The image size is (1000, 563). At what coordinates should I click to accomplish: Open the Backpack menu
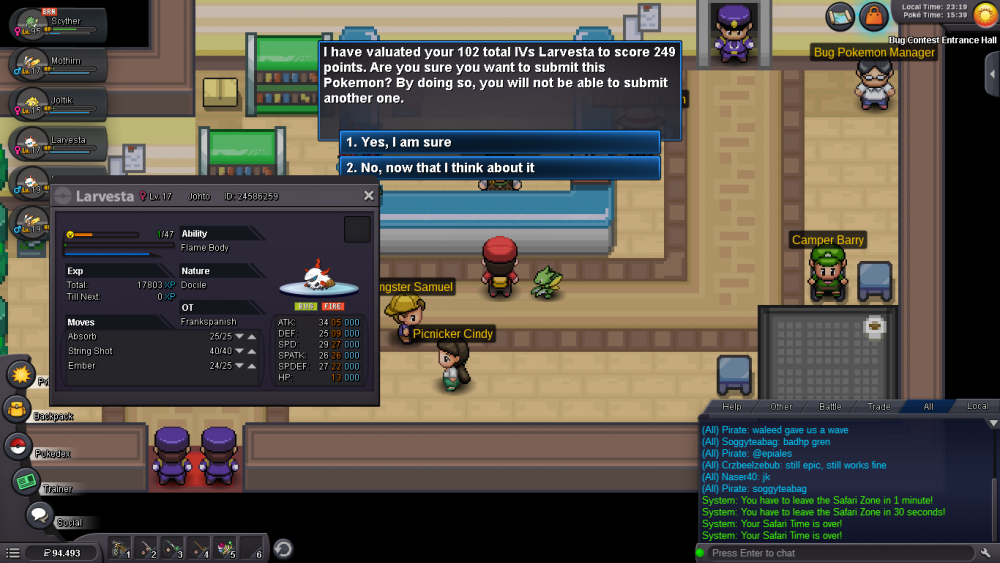(17, 409)
